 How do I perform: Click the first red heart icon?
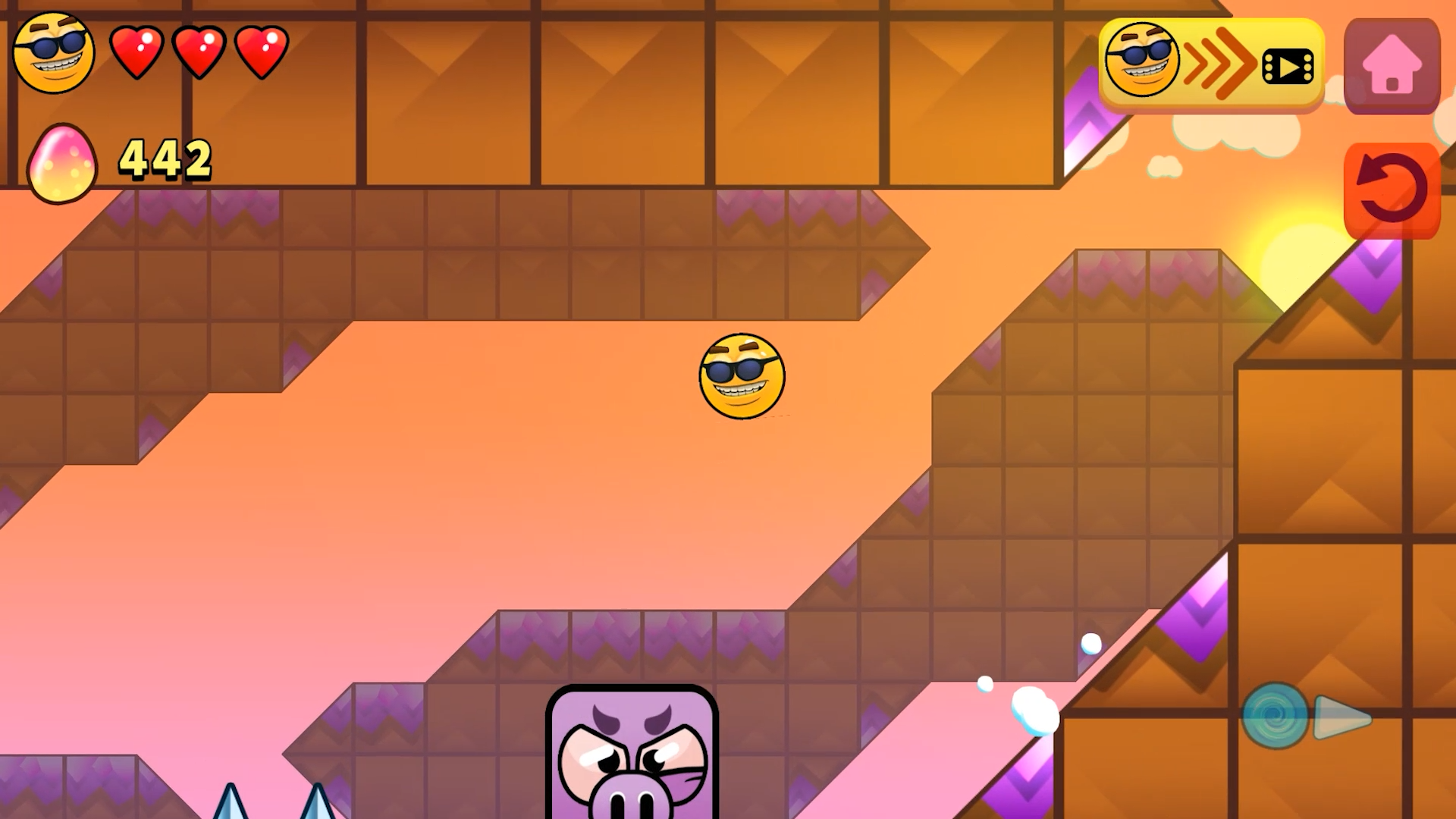click(x=139, y=52)
